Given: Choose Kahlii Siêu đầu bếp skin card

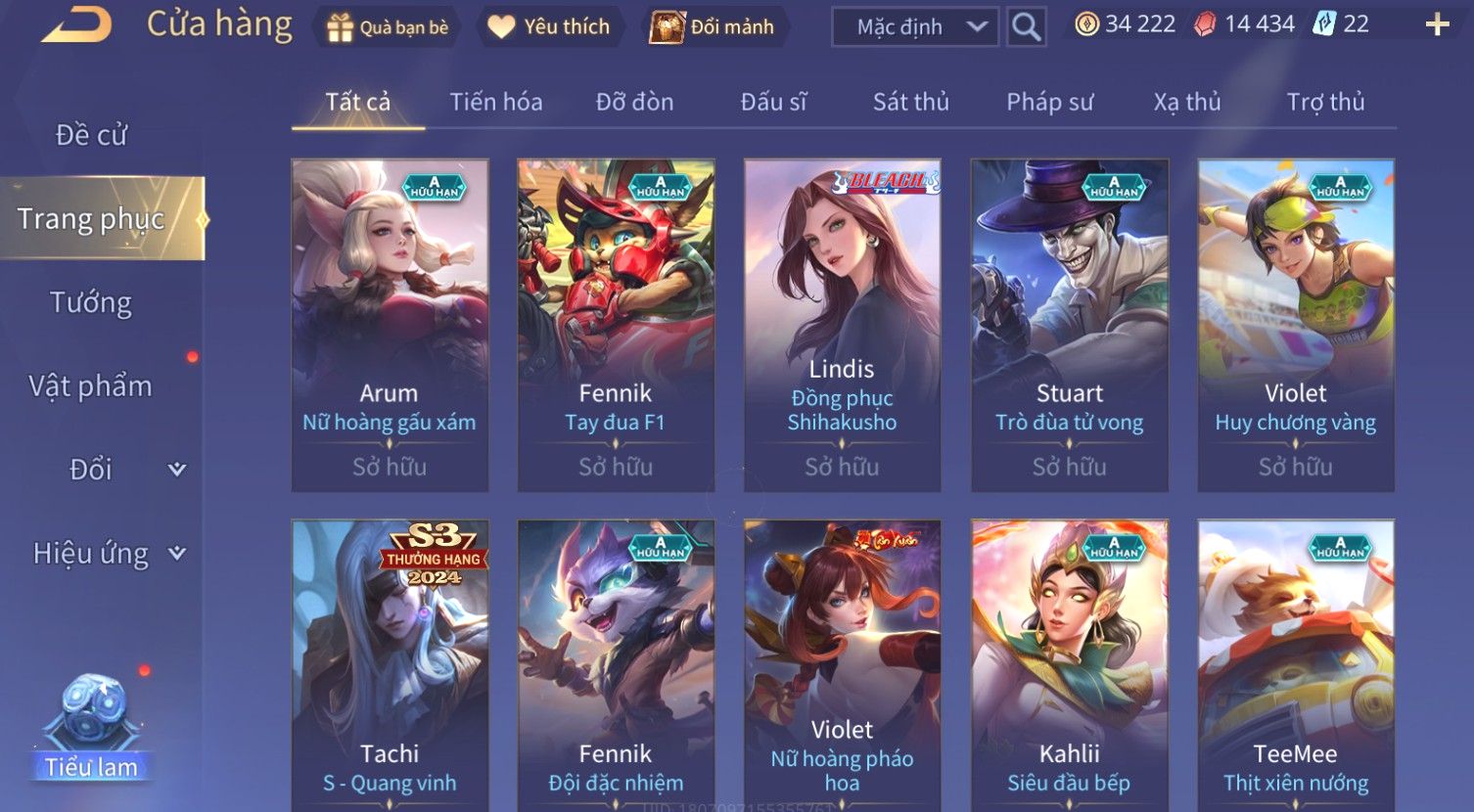Looking at the screenshot, I should [x=1069, y=665].
